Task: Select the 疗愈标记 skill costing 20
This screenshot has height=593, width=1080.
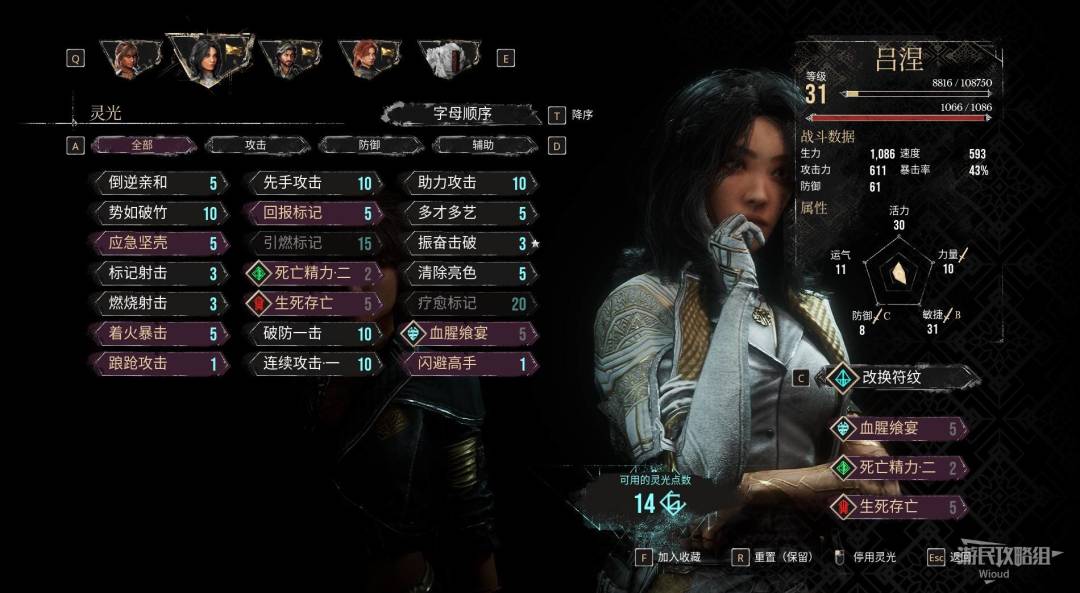Action: tap(465, 303)
